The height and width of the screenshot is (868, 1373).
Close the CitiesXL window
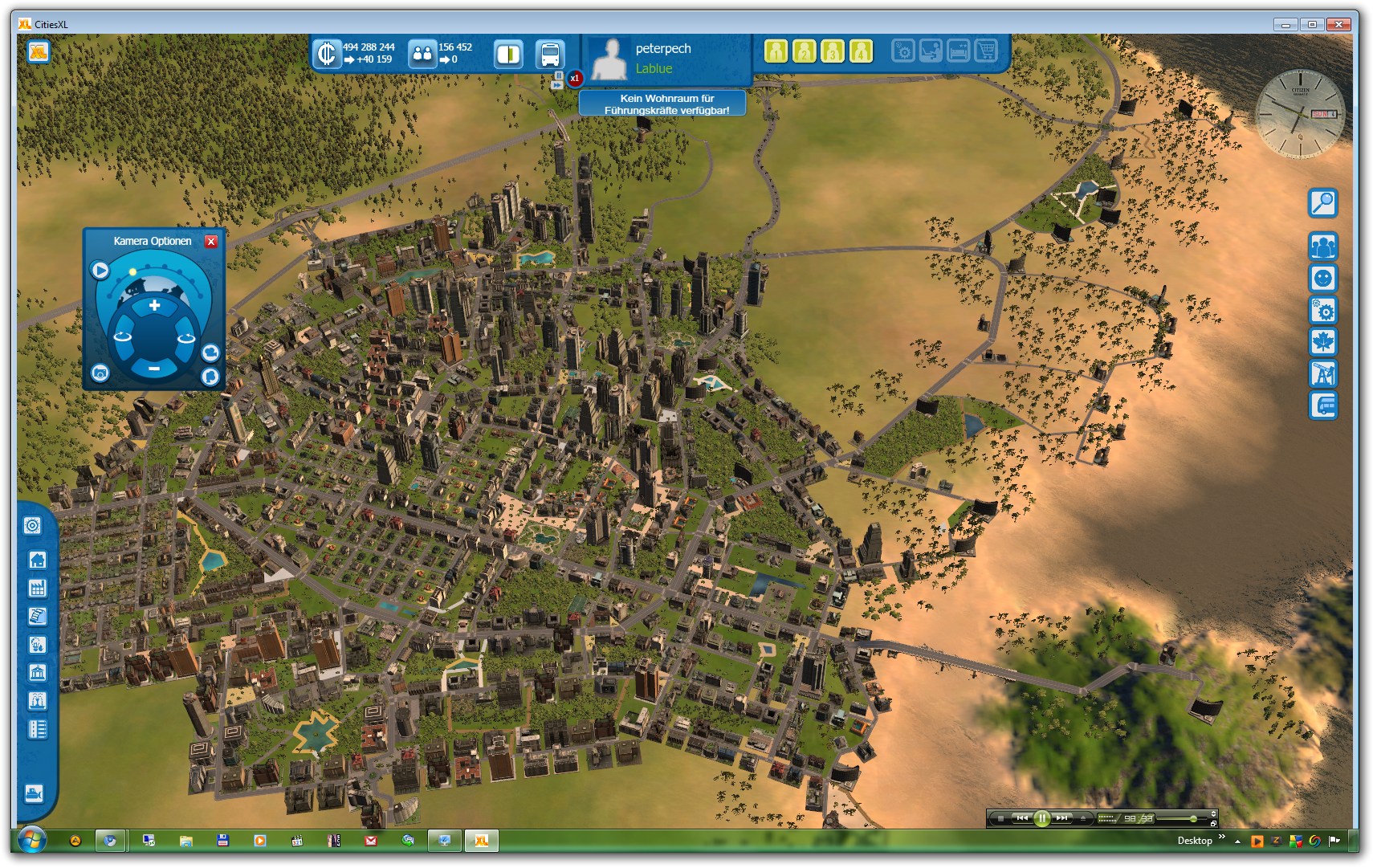tap(1338, 24)
